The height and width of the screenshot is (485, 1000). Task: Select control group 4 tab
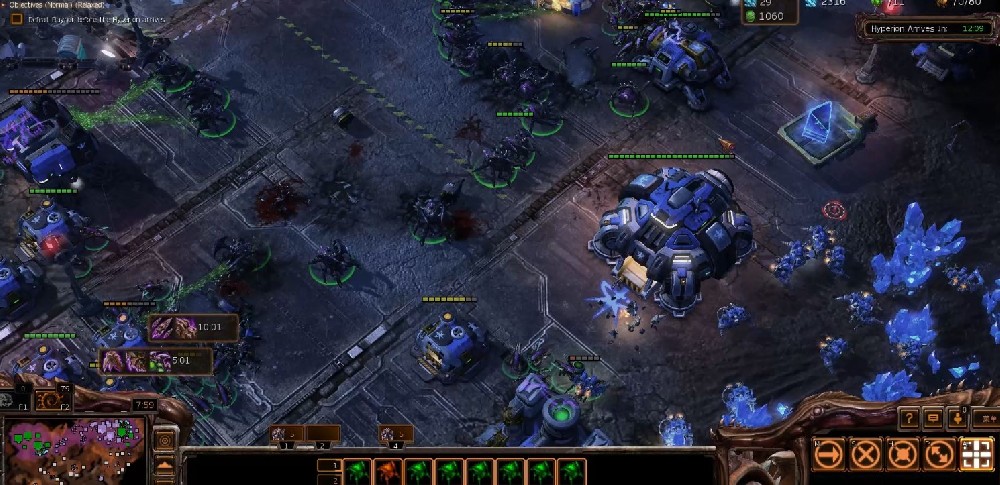point(394,434)
